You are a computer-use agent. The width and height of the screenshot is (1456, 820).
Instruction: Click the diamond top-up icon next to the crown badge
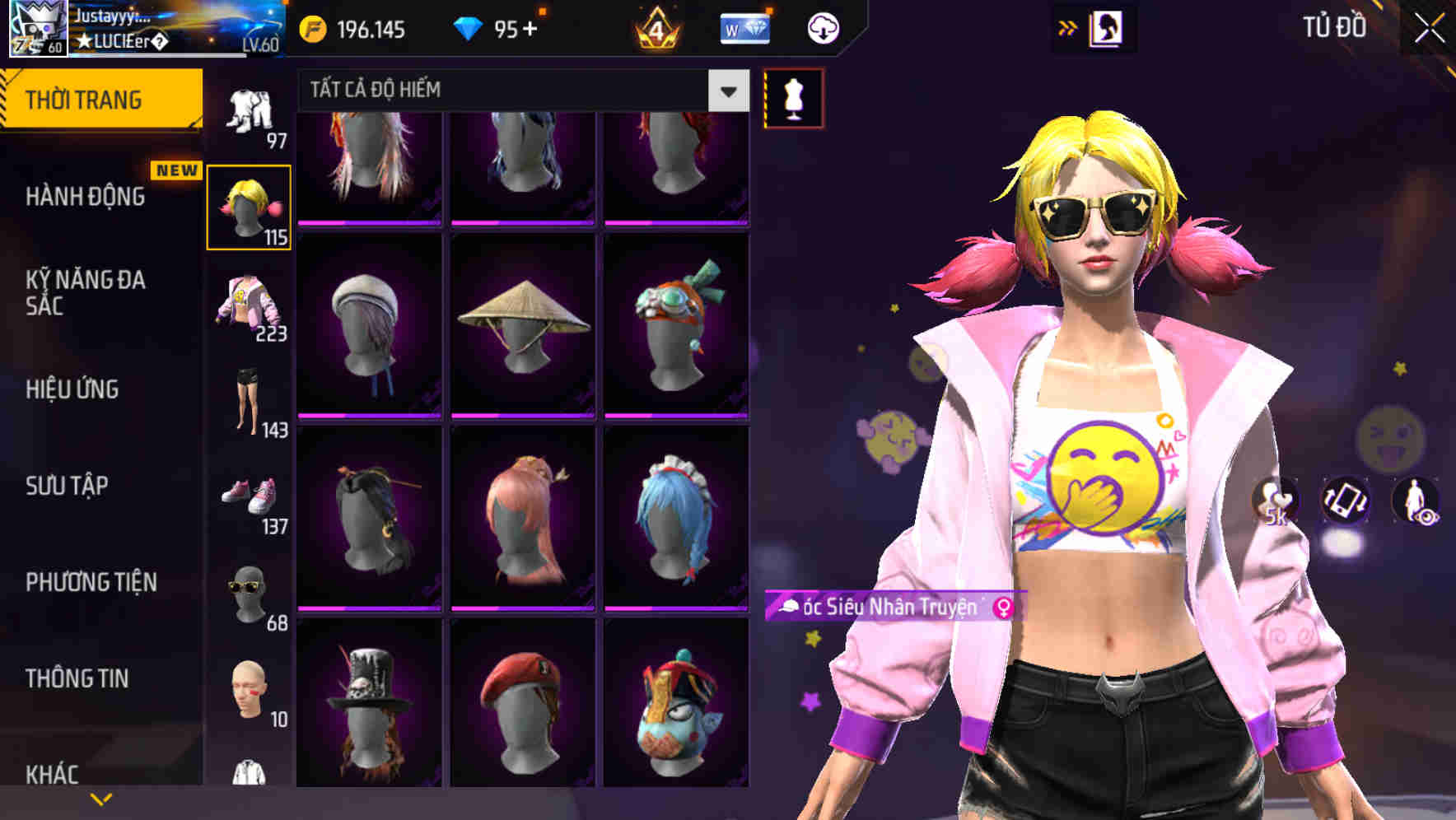tap(745, 27)
